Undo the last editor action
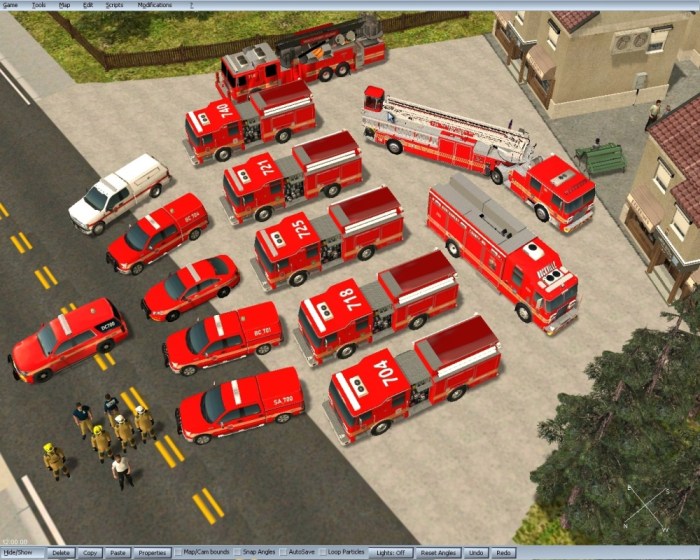Image resolution: width=700 pixels, height=560 pixels. pos(477,553)
